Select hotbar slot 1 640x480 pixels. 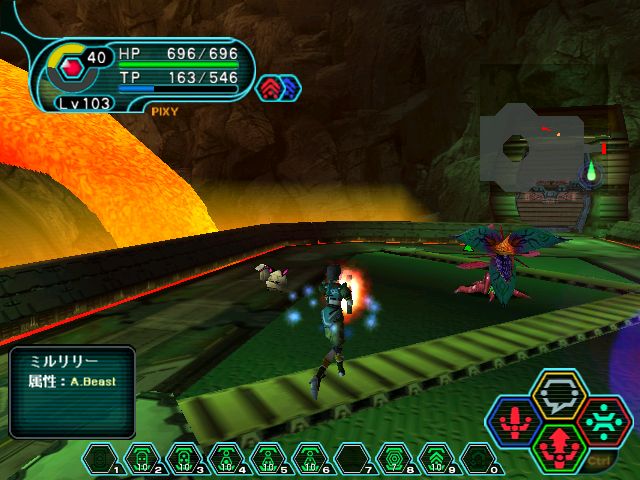point(100,459)
